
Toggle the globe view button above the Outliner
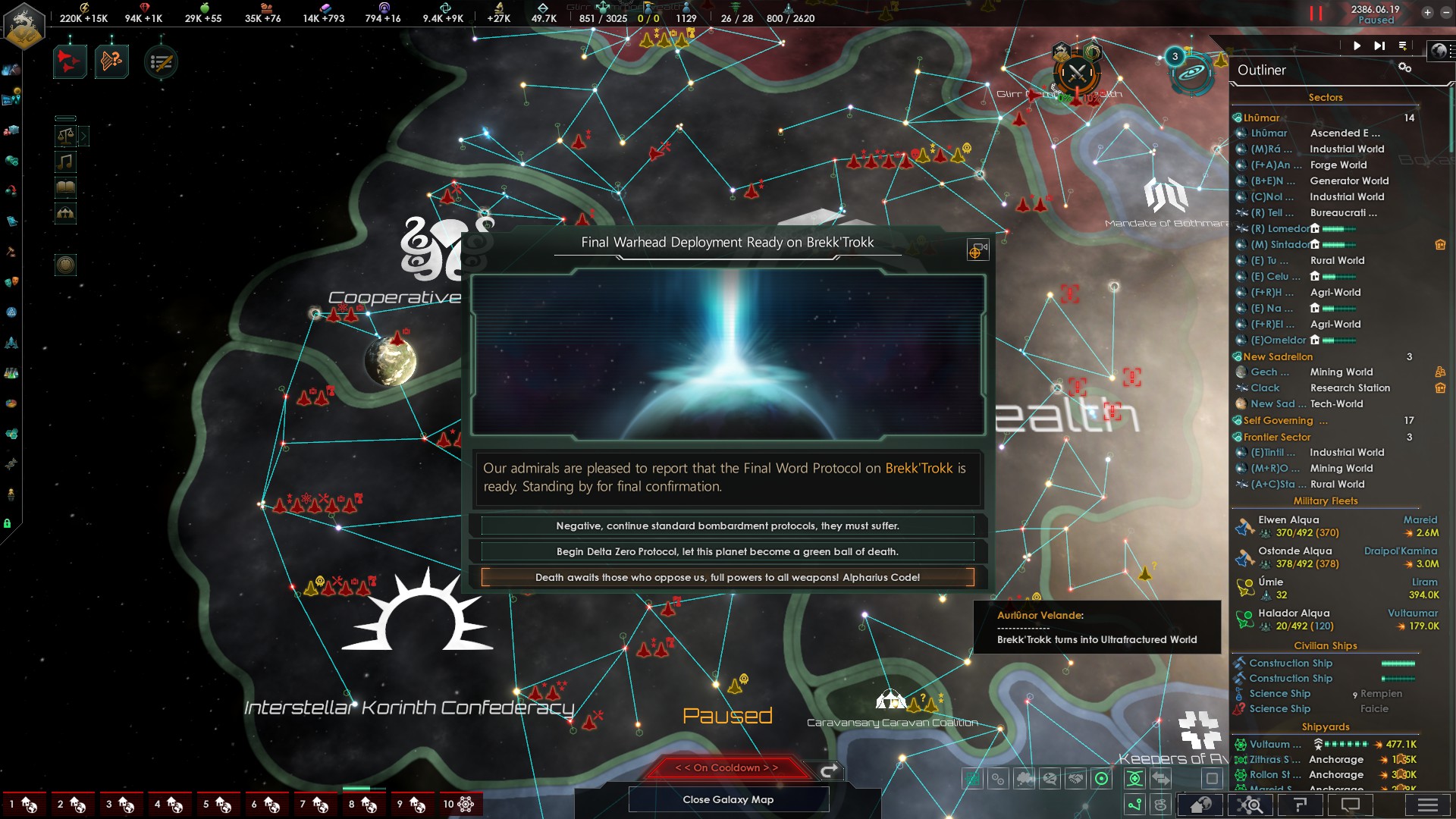1439,50
